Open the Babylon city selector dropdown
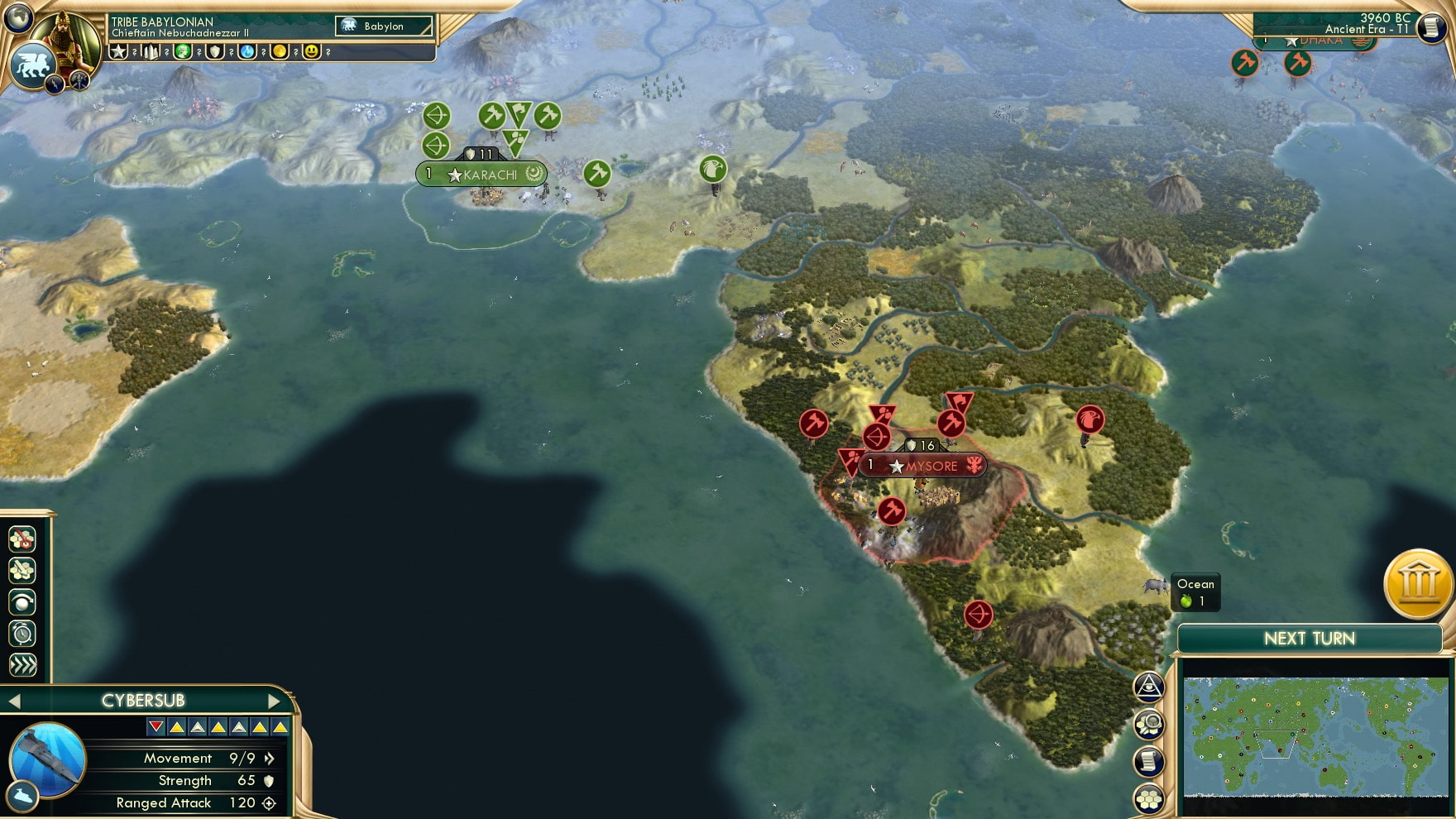This screenshot has height=819, width=1456. (383, 26)
